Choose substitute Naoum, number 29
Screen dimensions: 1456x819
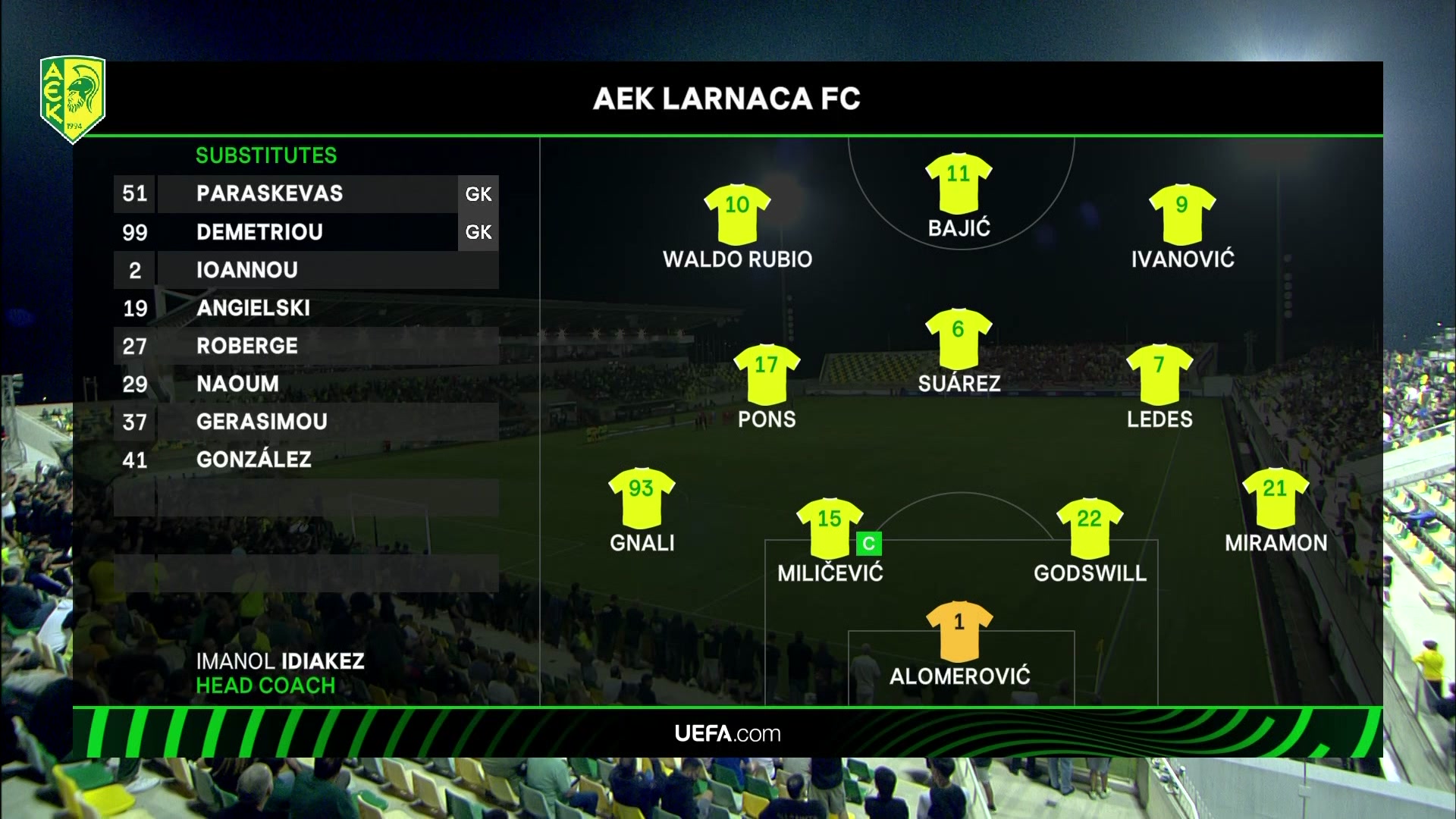[237, 384]
